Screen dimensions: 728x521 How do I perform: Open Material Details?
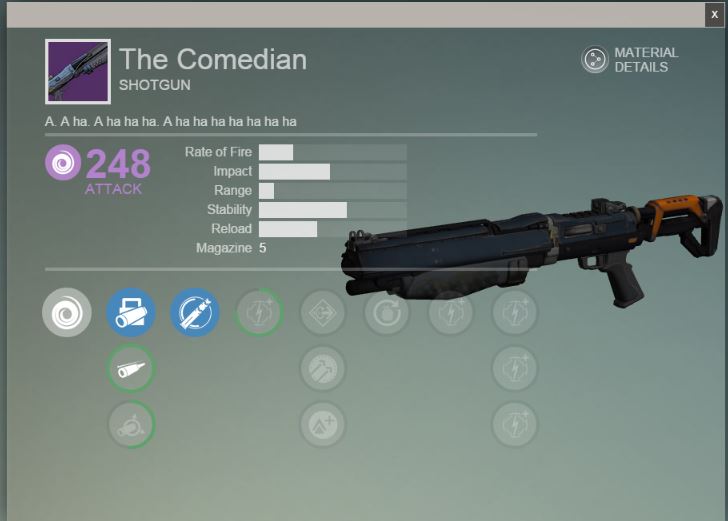(x=630, y=60)
